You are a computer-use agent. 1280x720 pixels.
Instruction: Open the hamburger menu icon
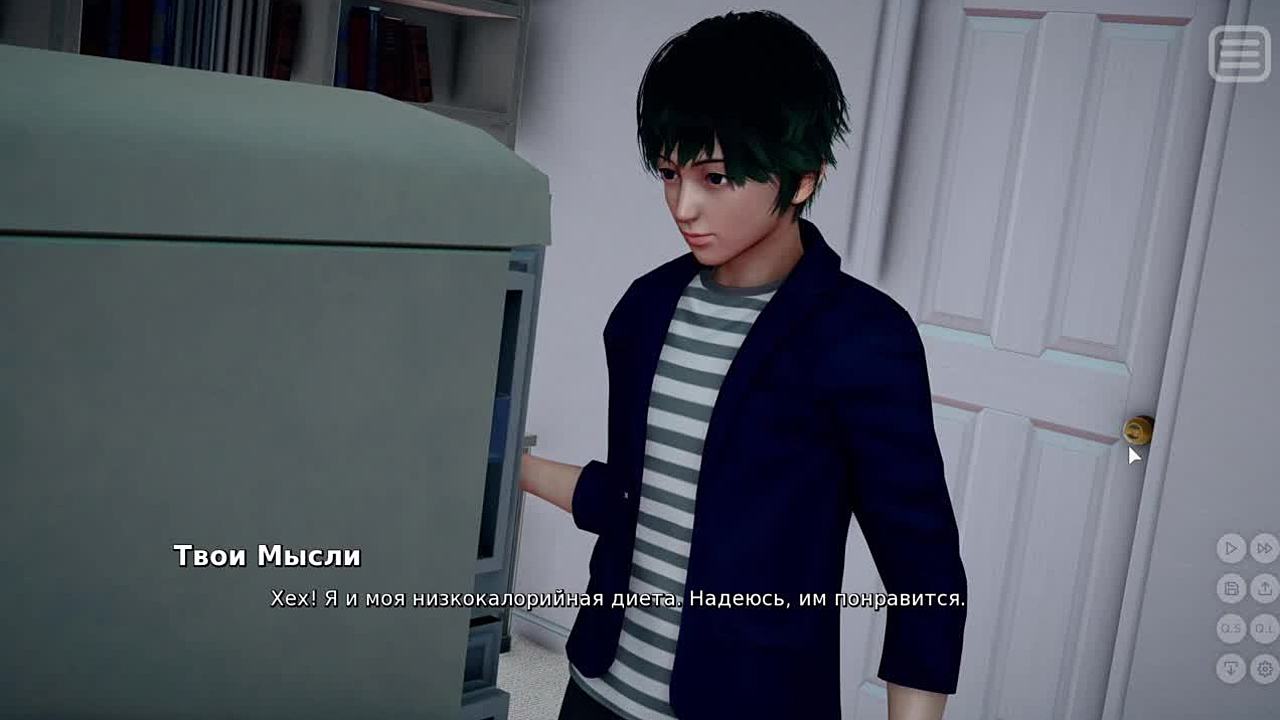pyautogui.click(x=1239, y=53)
